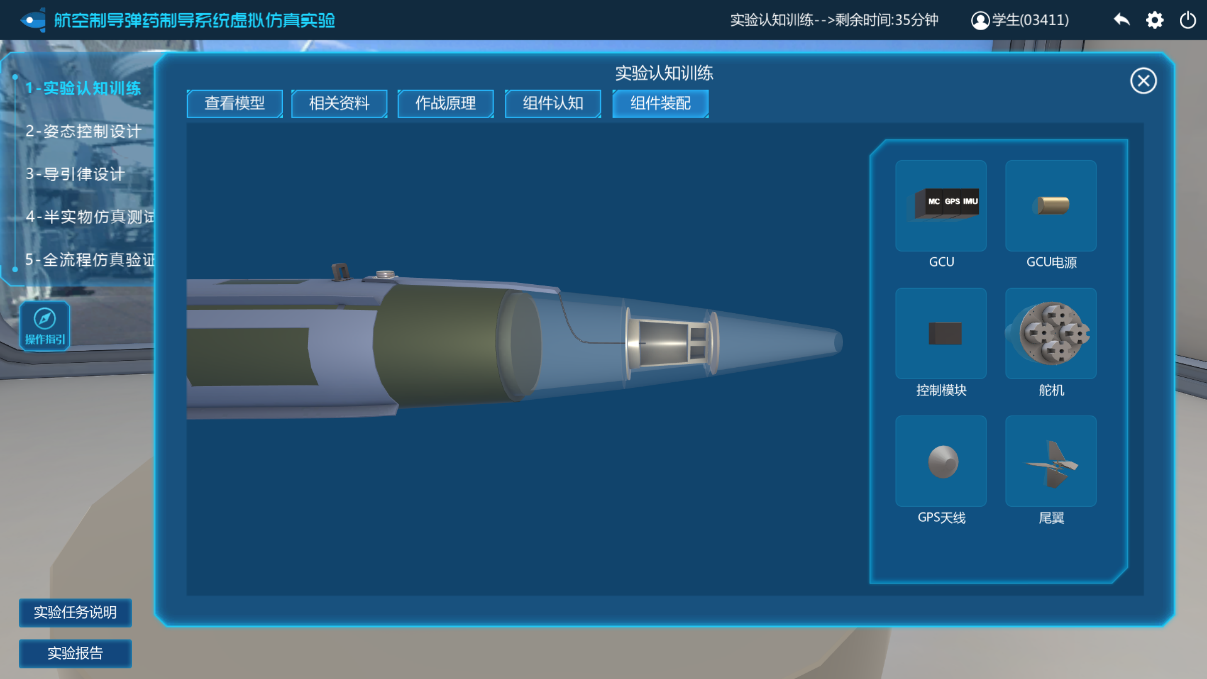The height and width of the screenshot is (679, 1207).
Task: Choose the GCU电源 component tile
Action: pyautogui.click(x=1050, y=205)
